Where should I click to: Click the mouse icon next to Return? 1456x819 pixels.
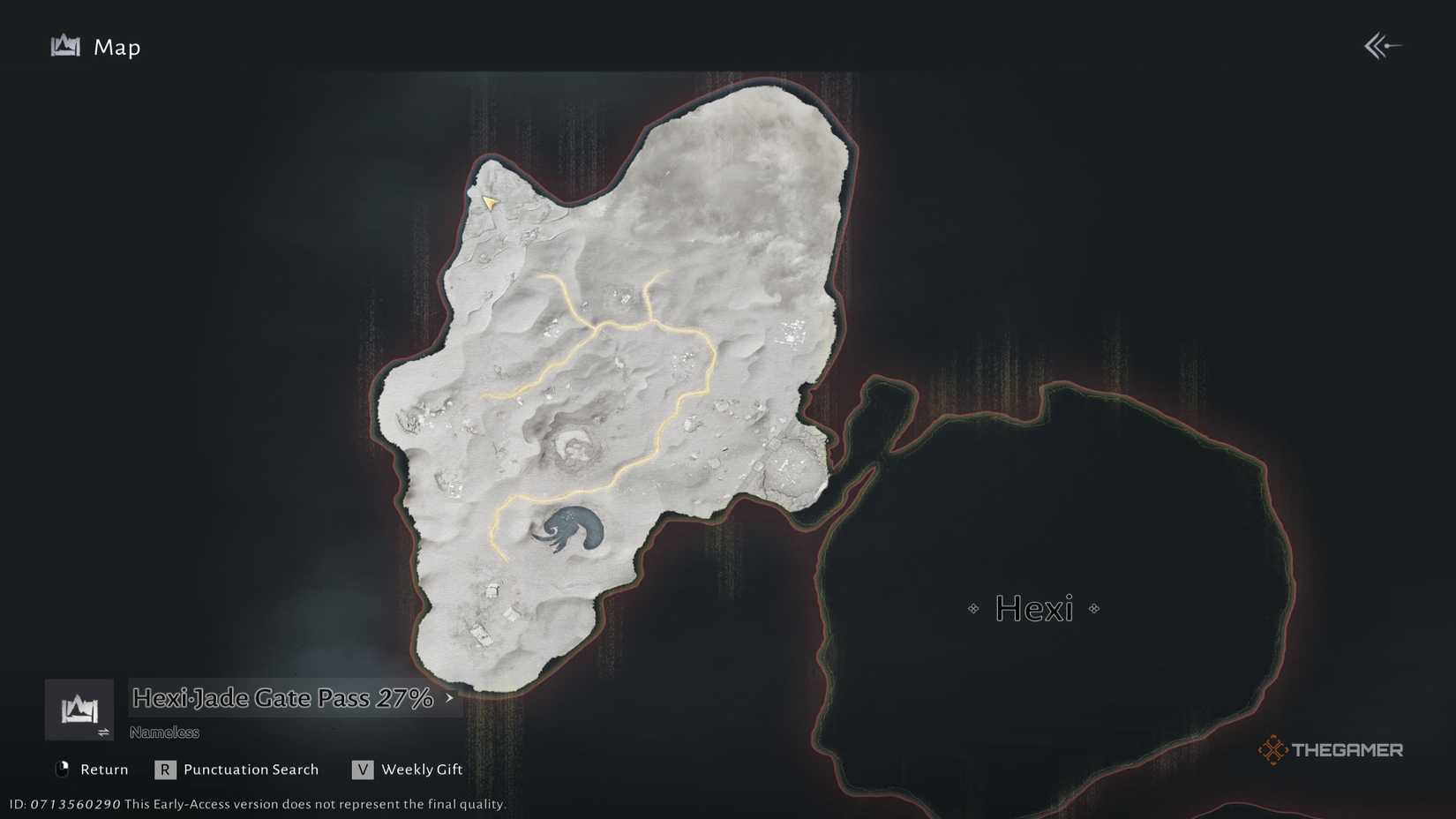[63, 769]
